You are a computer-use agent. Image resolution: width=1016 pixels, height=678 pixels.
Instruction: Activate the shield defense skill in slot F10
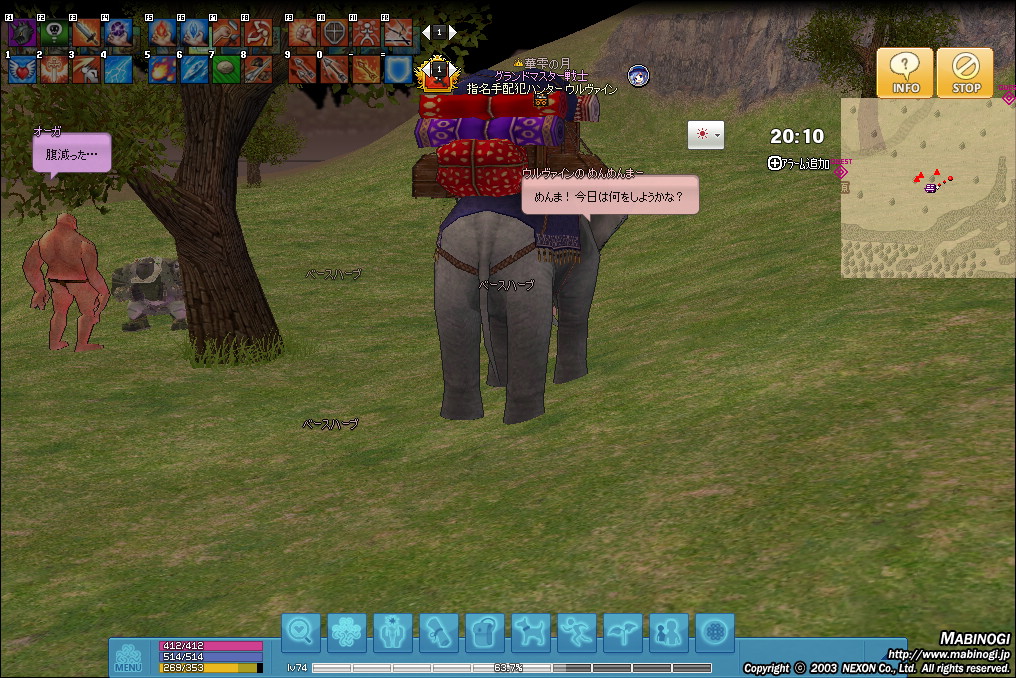click(334, 33)
